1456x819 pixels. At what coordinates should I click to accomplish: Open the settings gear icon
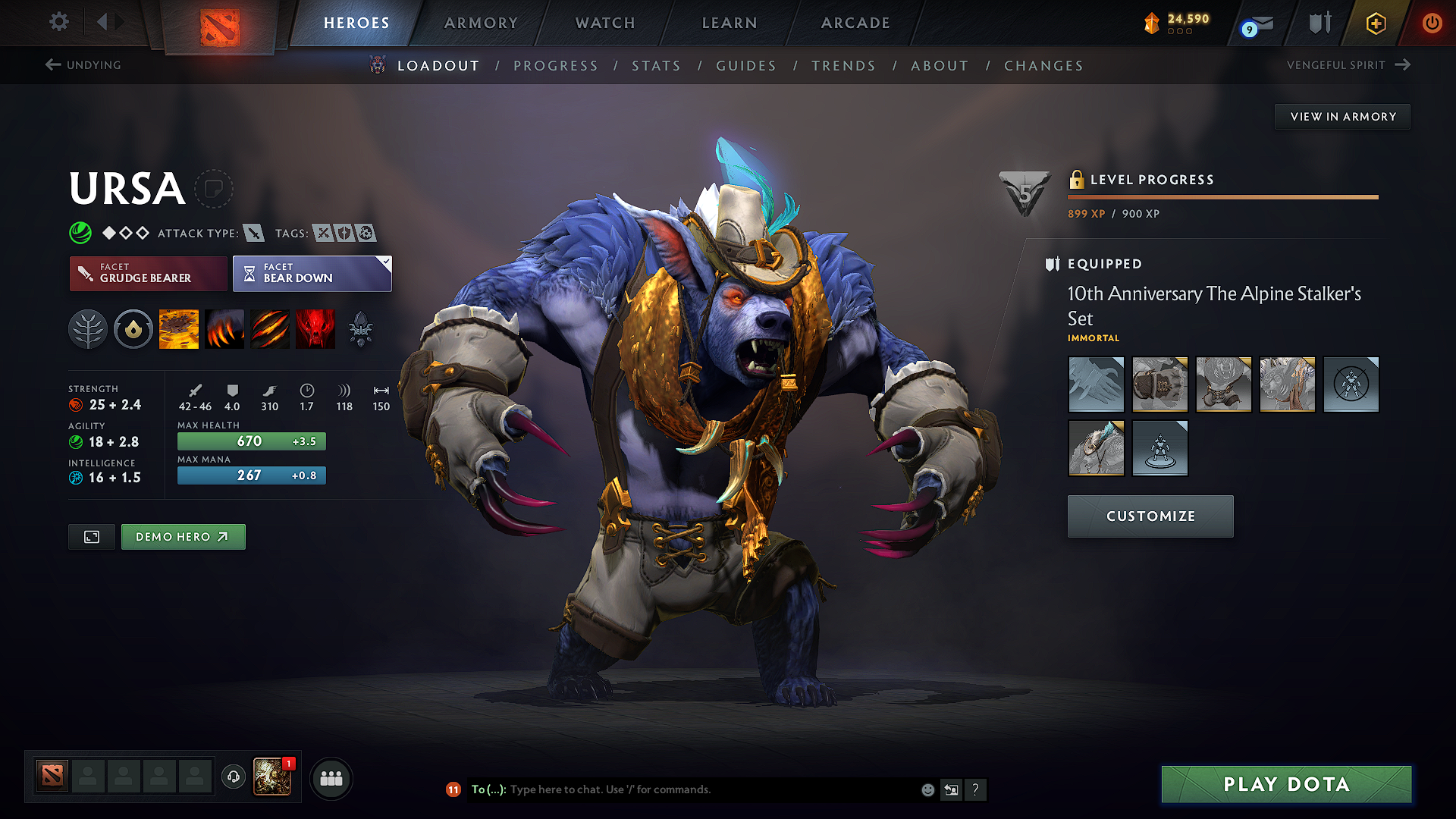coord(59,22)
